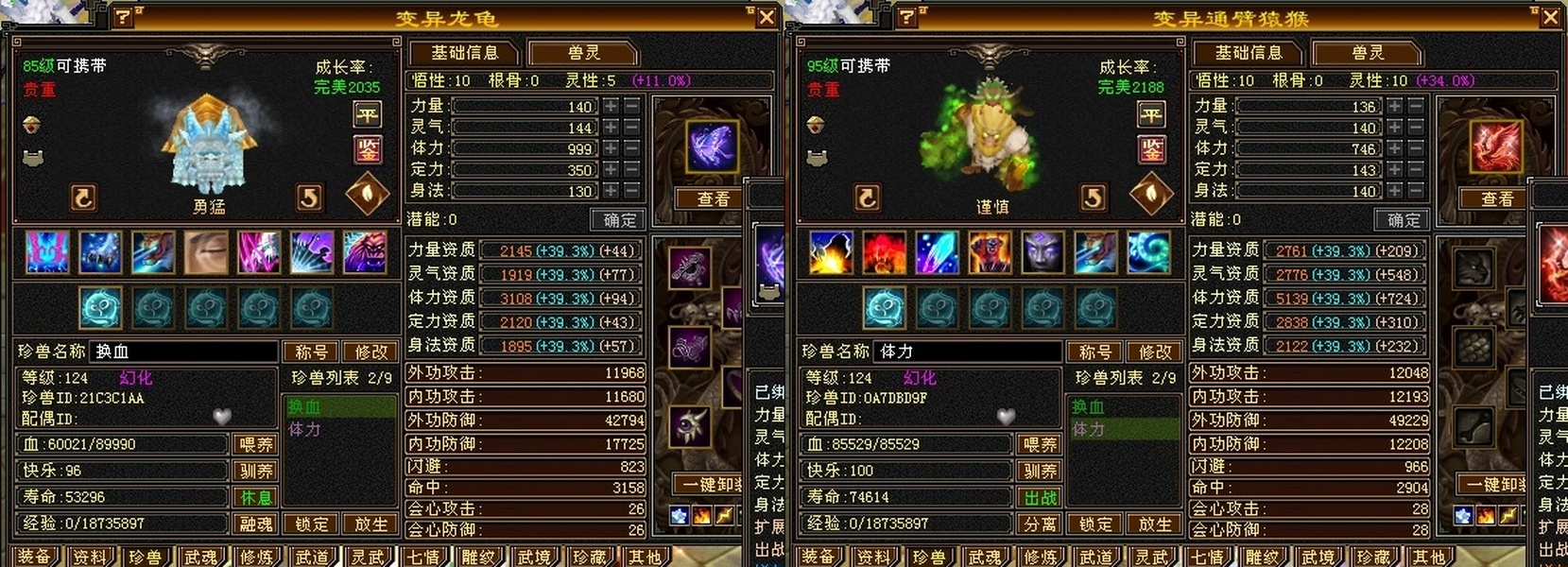Click the 融魂 button

click(x=256, y=524)
